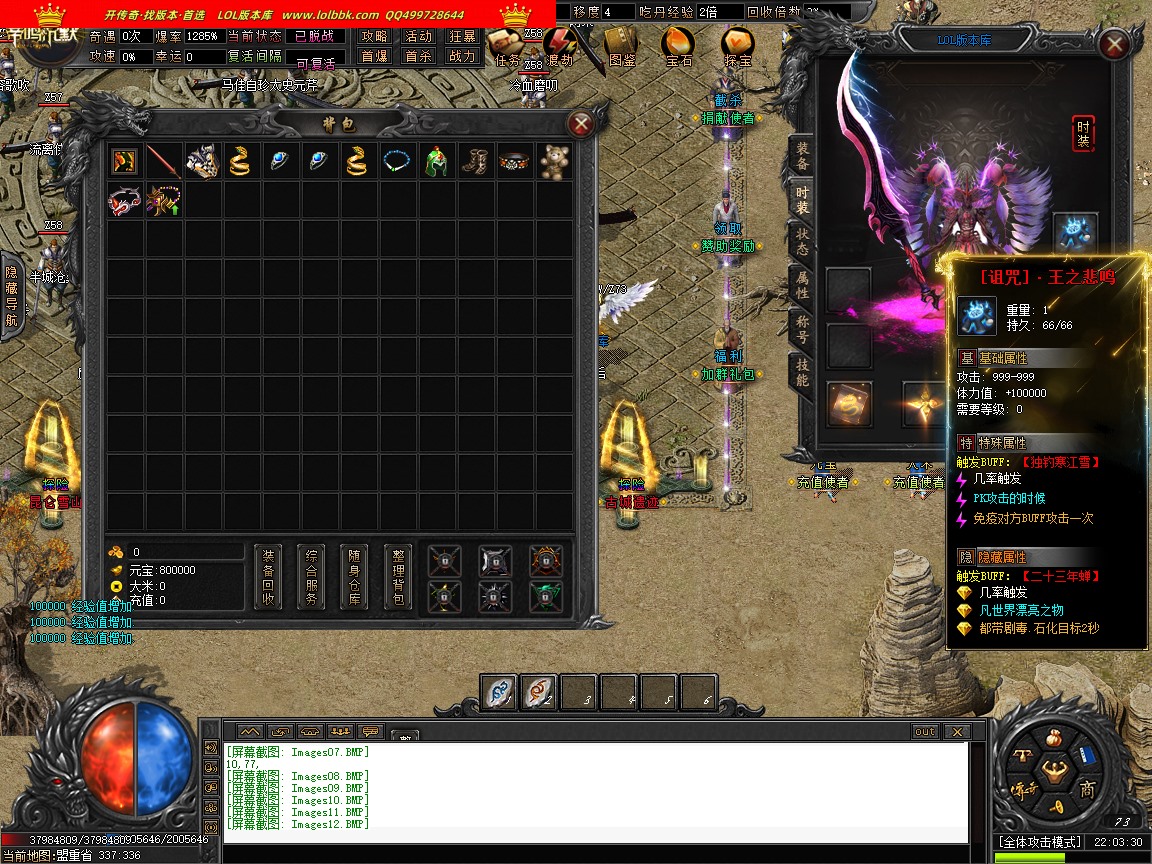Open the 随身仓库 portable warehouse
The height and width of the screenshot is (864, 1152).
coord(354,577)
